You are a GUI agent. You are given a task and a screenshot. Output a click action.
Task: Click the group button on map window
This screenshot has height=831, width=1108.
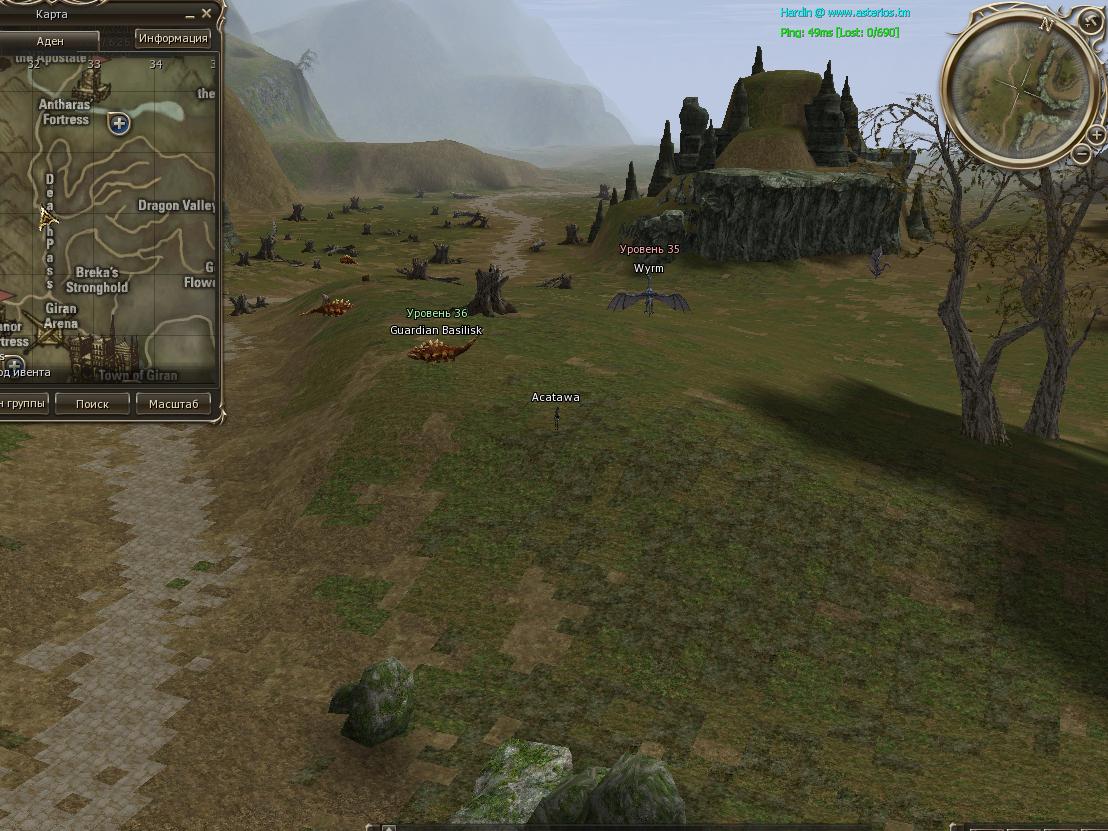(x=24, y=404)
